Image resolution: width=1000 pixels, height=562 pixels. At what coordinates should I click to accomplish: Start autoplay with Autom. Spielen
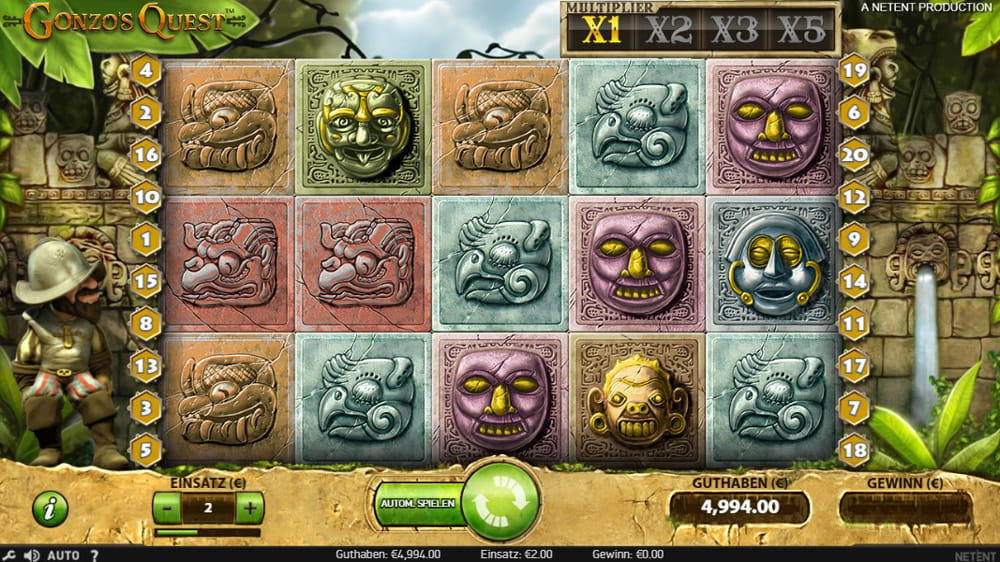coord(417,503)
